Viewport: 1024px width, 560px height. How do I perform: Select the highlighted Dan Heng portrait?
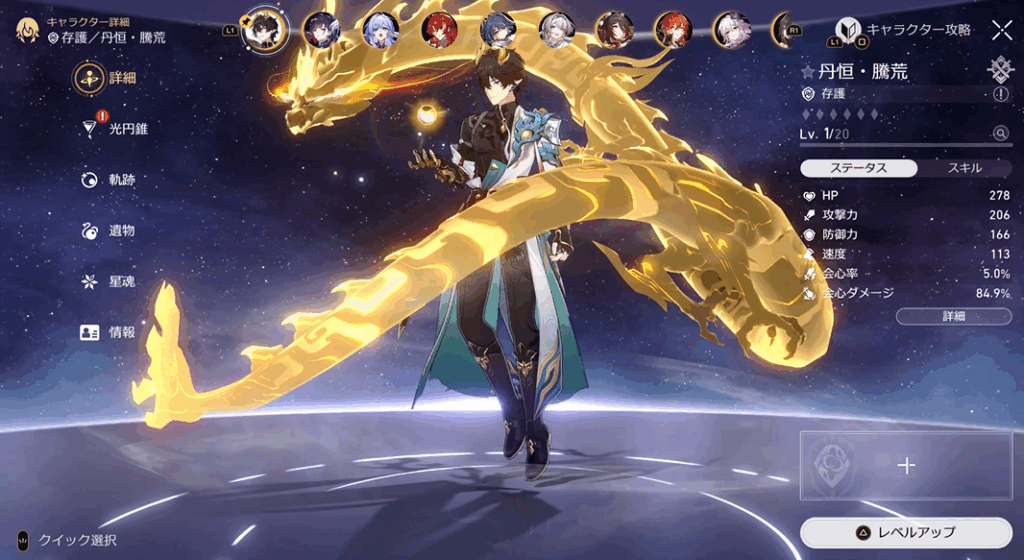265,30
